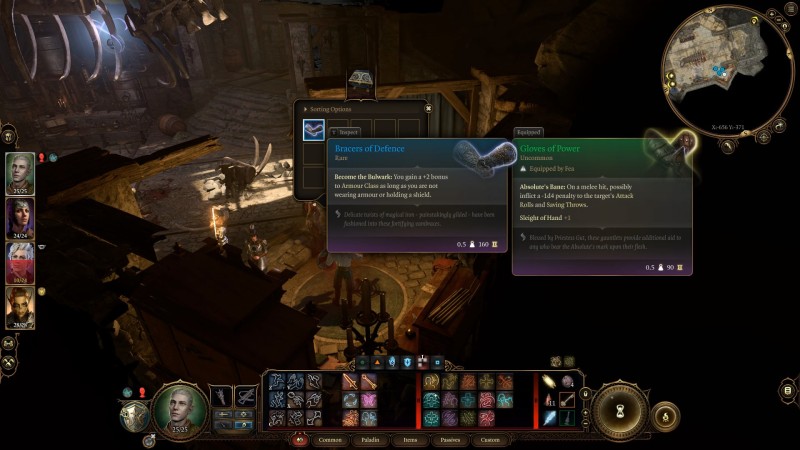Open the Items hotbar tab
Viewport: 800px width, 450px height.
click(x=410, y=439)
